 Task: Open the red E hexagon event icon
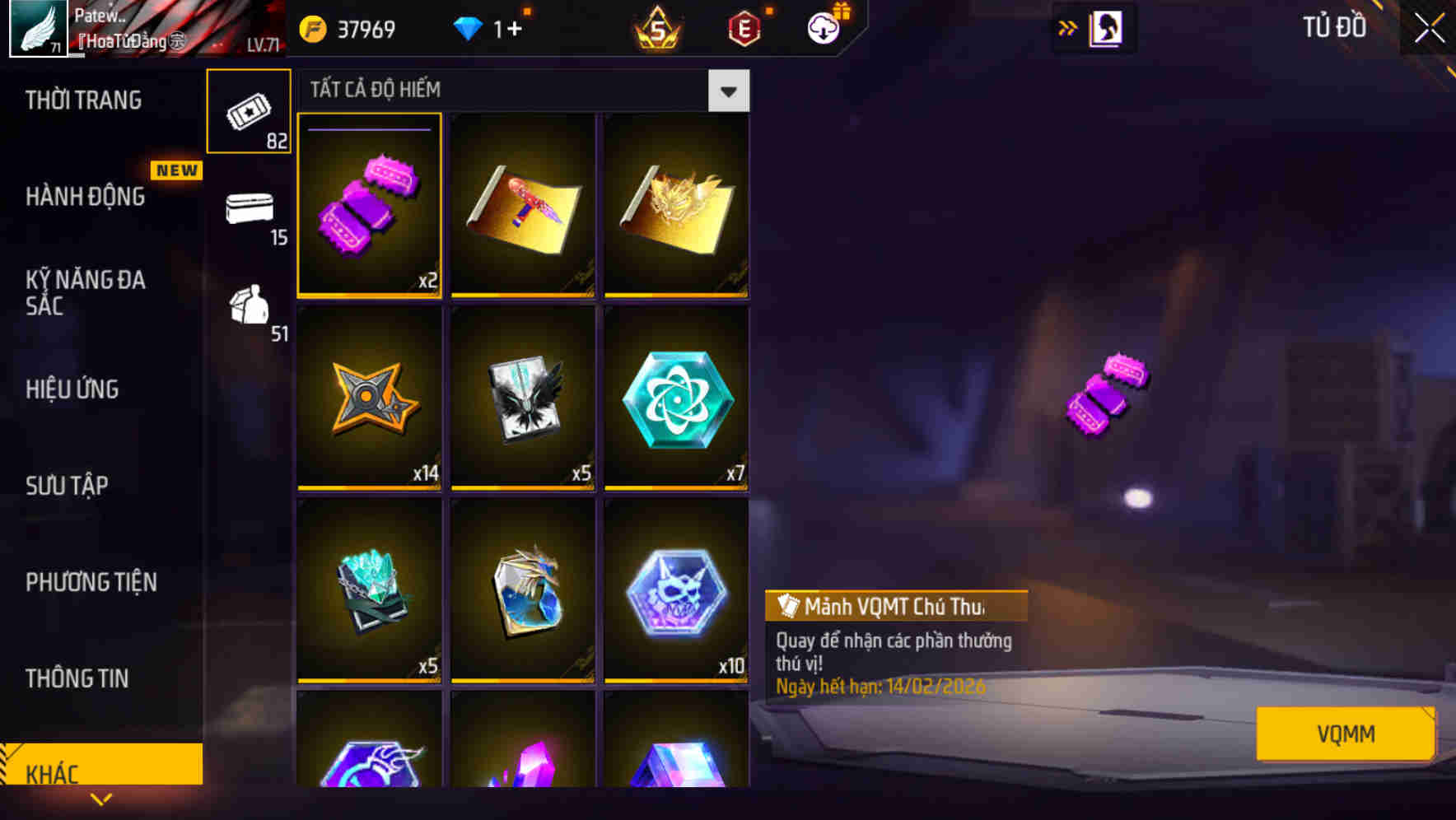click(x=743, y=27)
